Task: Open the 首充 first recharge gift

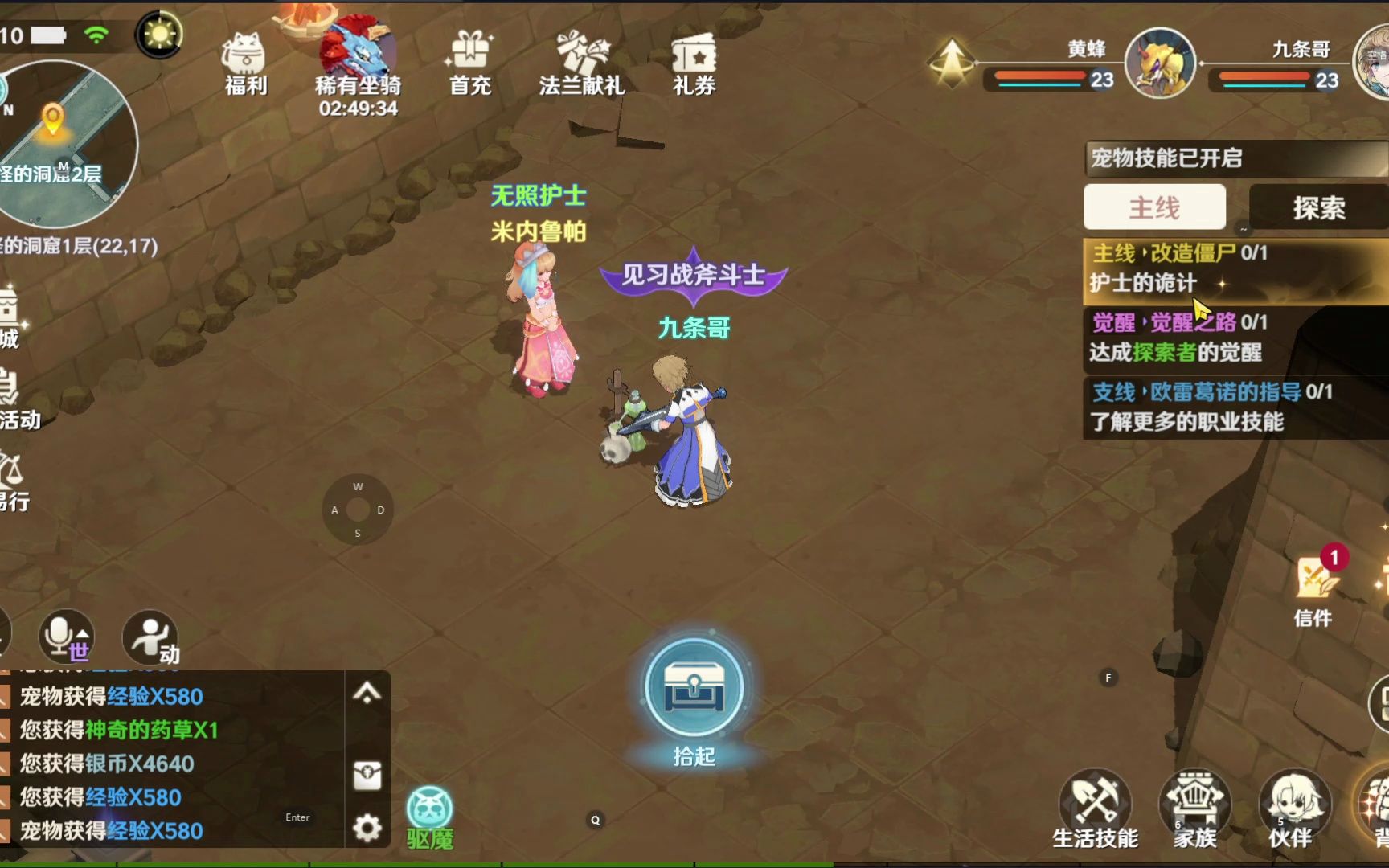Action: click(470, 63)
